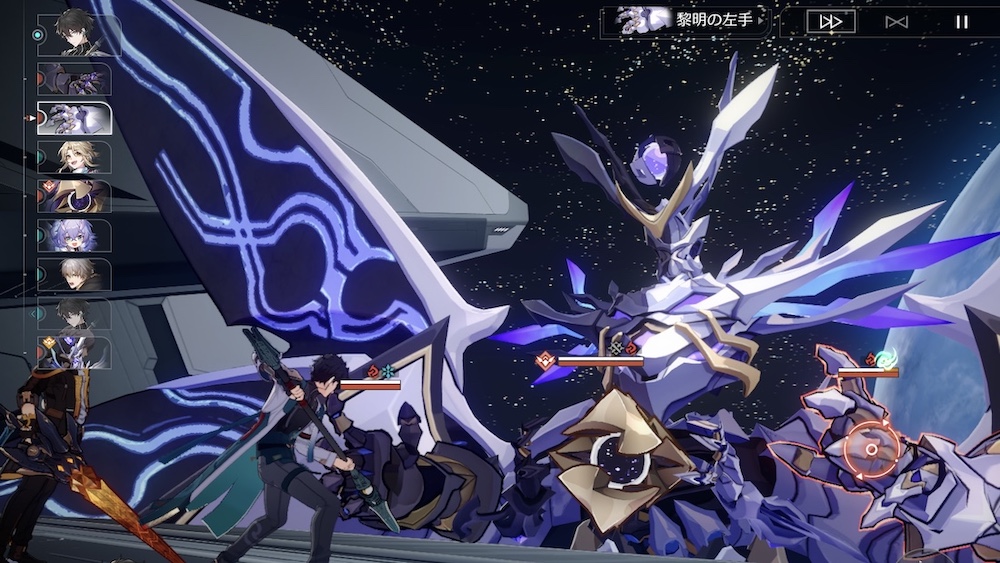
Task: Toggle auto-battle mode
Action: [896, 22]
